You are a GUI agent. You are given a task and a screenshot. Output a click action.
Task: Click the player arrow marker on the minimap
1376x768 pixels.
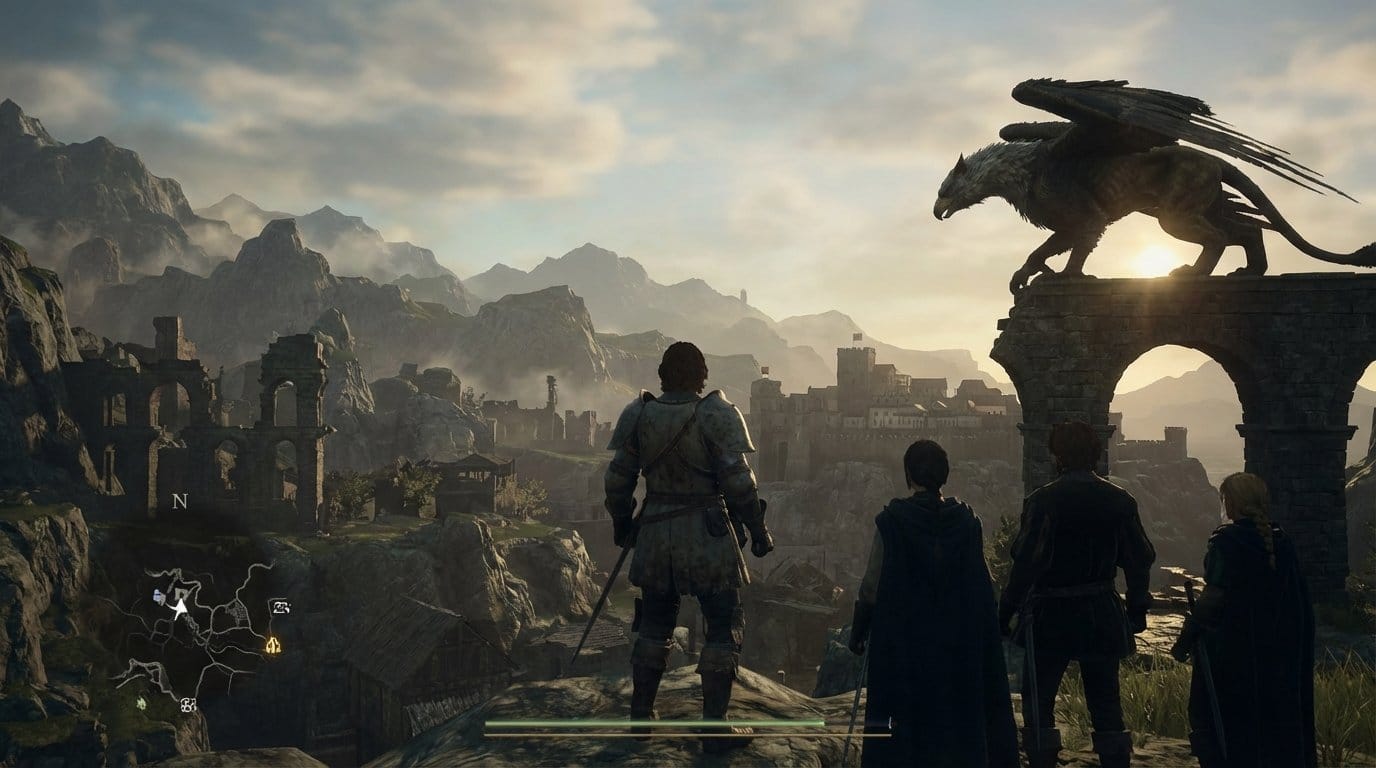[180, 608]
